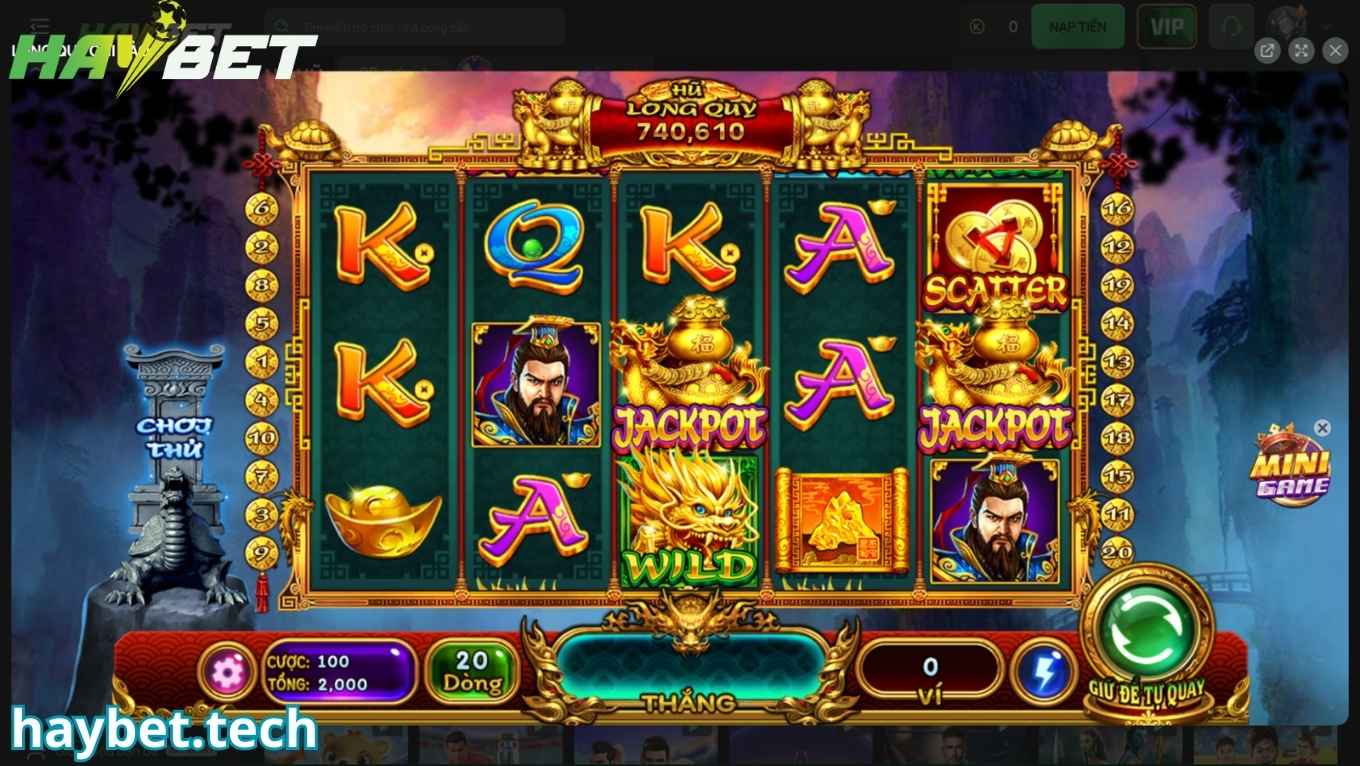This screenshot has width=1360, height=766.
Task: Open the game in a new window
Action: click(x=1267, y=51)
